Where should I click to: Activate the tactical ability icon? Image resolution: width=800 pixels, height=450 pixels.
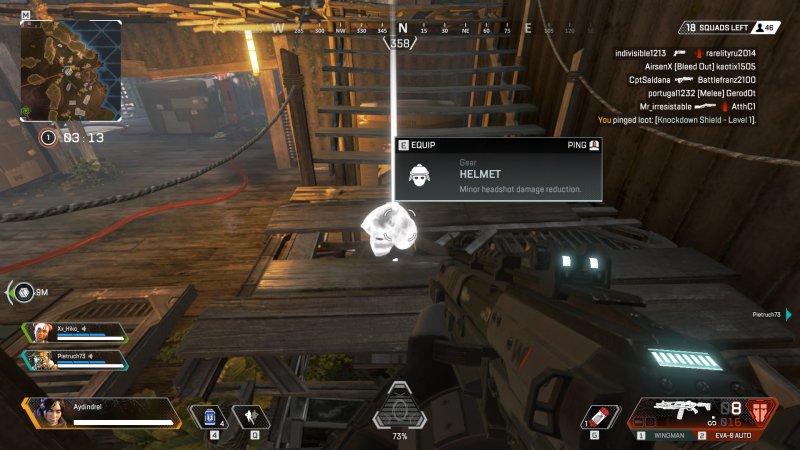click(252, 416)
